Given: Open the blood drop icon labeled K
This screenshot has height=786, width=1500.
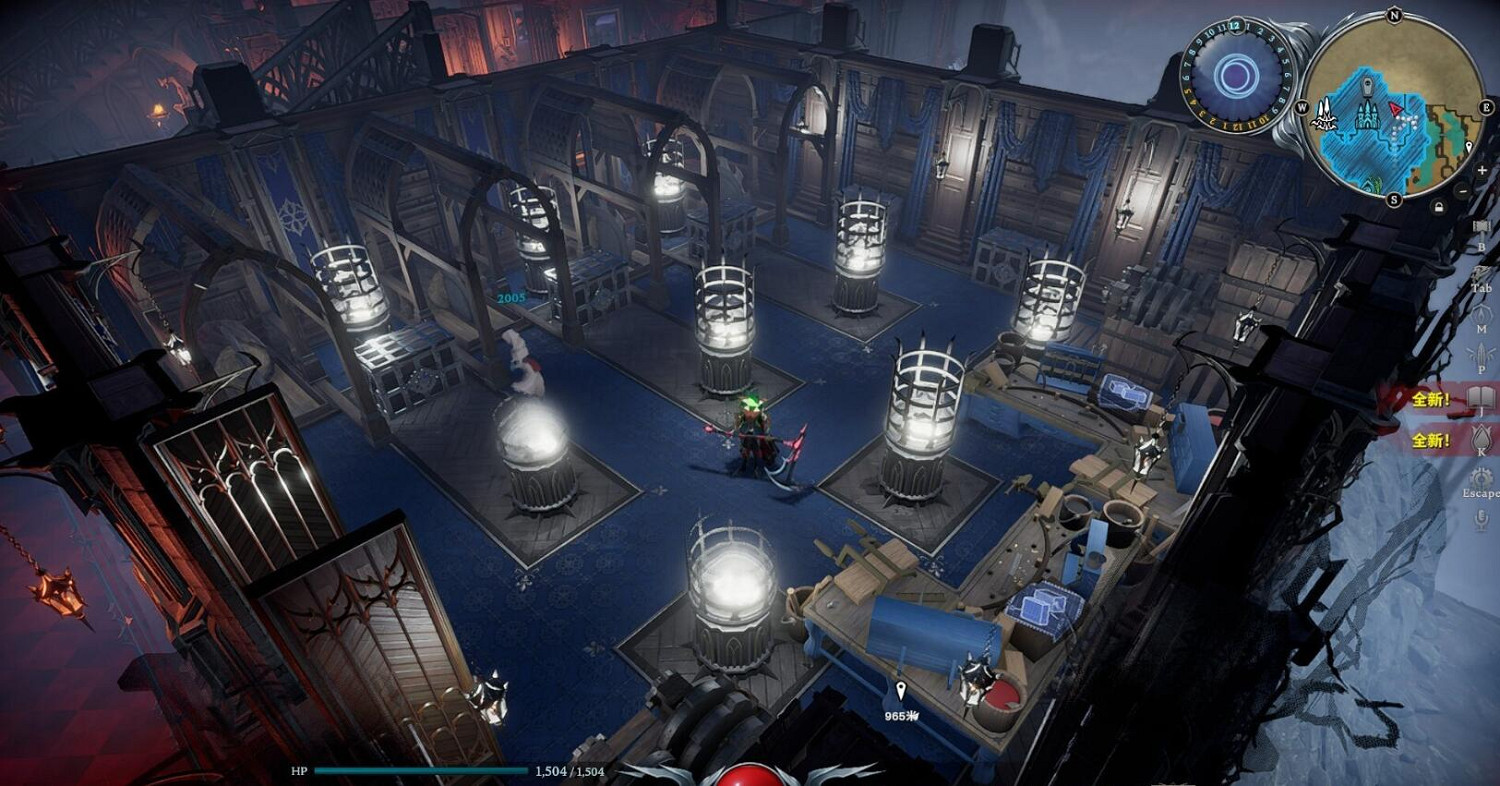Looking at the screenshot, I should point(1481,439).
